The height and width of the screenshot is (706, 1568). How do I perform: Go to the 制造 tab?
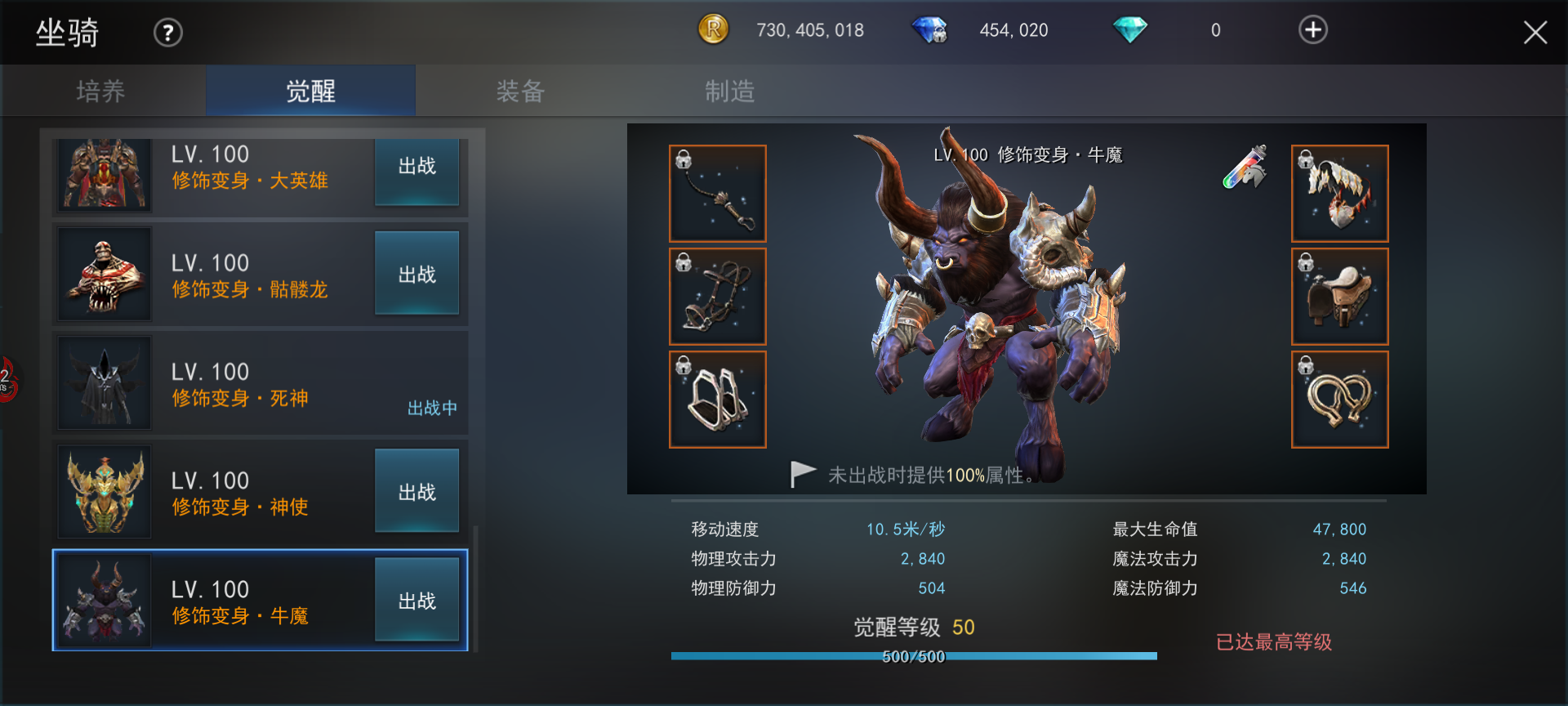tap(729, 91)
